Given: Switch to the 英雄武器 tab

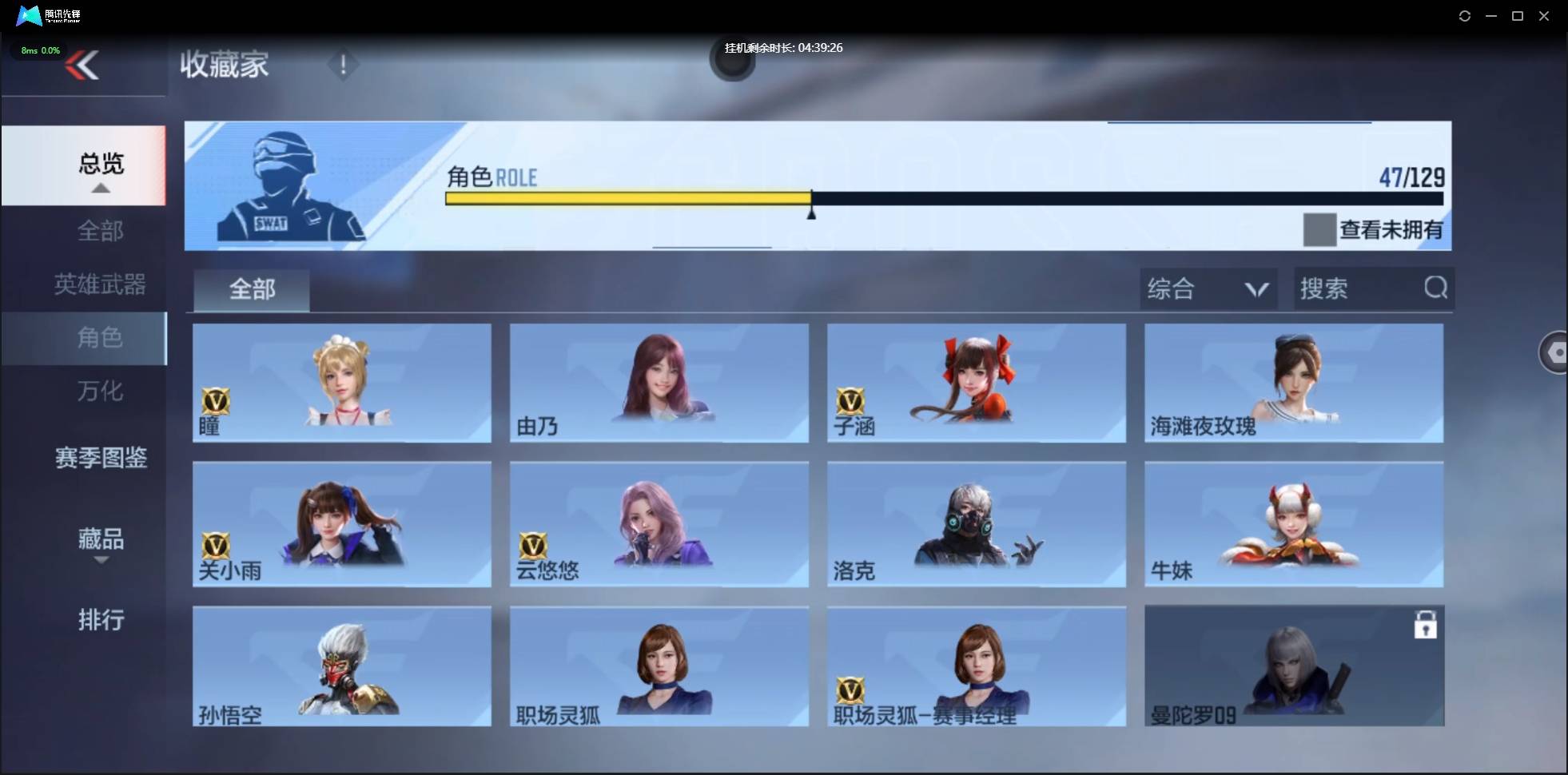Looking at the screenshot, I should pyautogui.click(x=100, y=284).
